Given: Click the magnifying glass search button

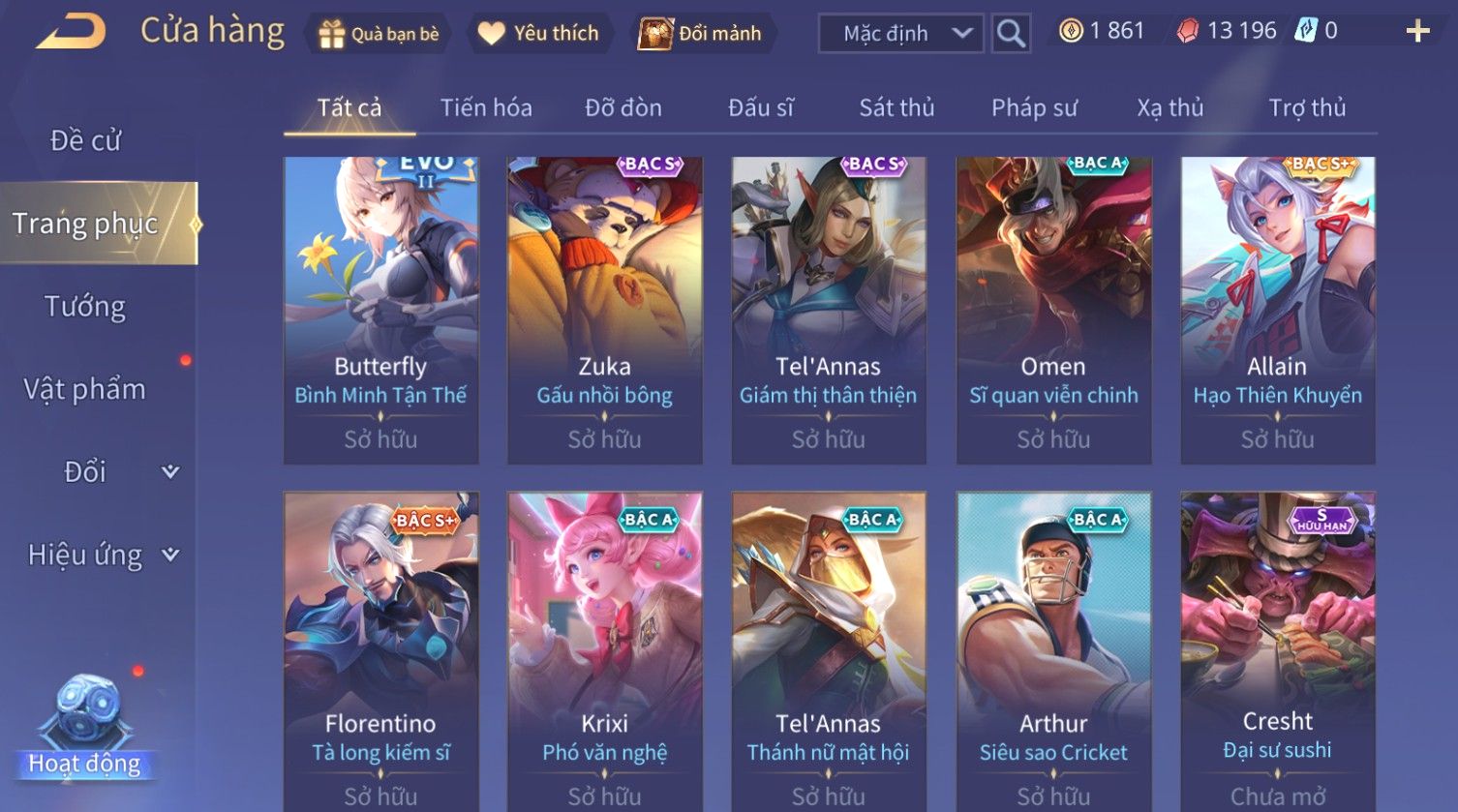Looking at the screenshot, I should pyautogui.click(x=1011, y=34).
